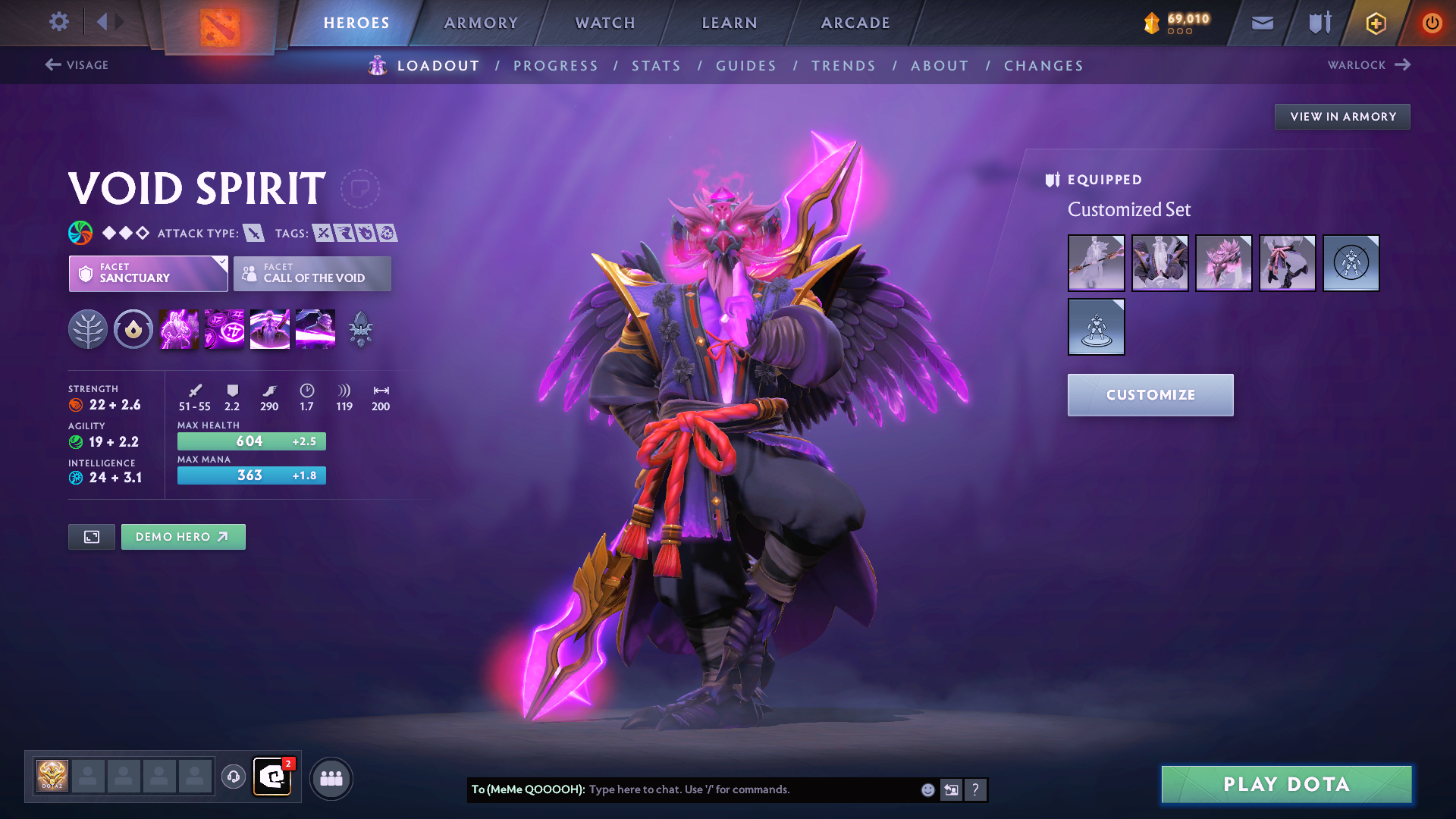Select the Resonant Pulse ability icon
1456x819 pixels.
pyautogui.click(x=270, y=328)
